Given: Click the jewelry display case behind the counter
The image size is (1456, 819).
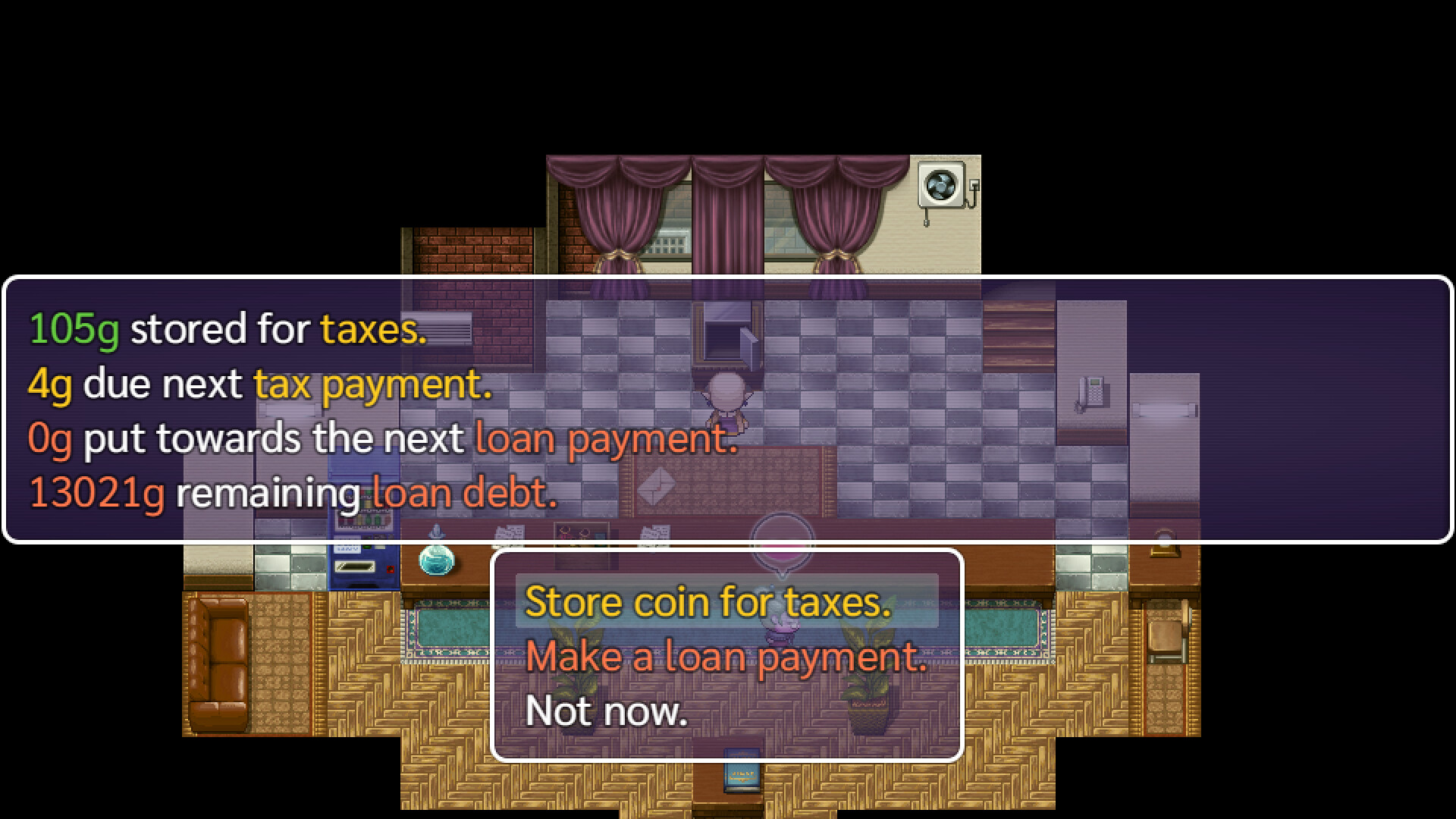Looking at the screenshot, I should coord(581,532).
